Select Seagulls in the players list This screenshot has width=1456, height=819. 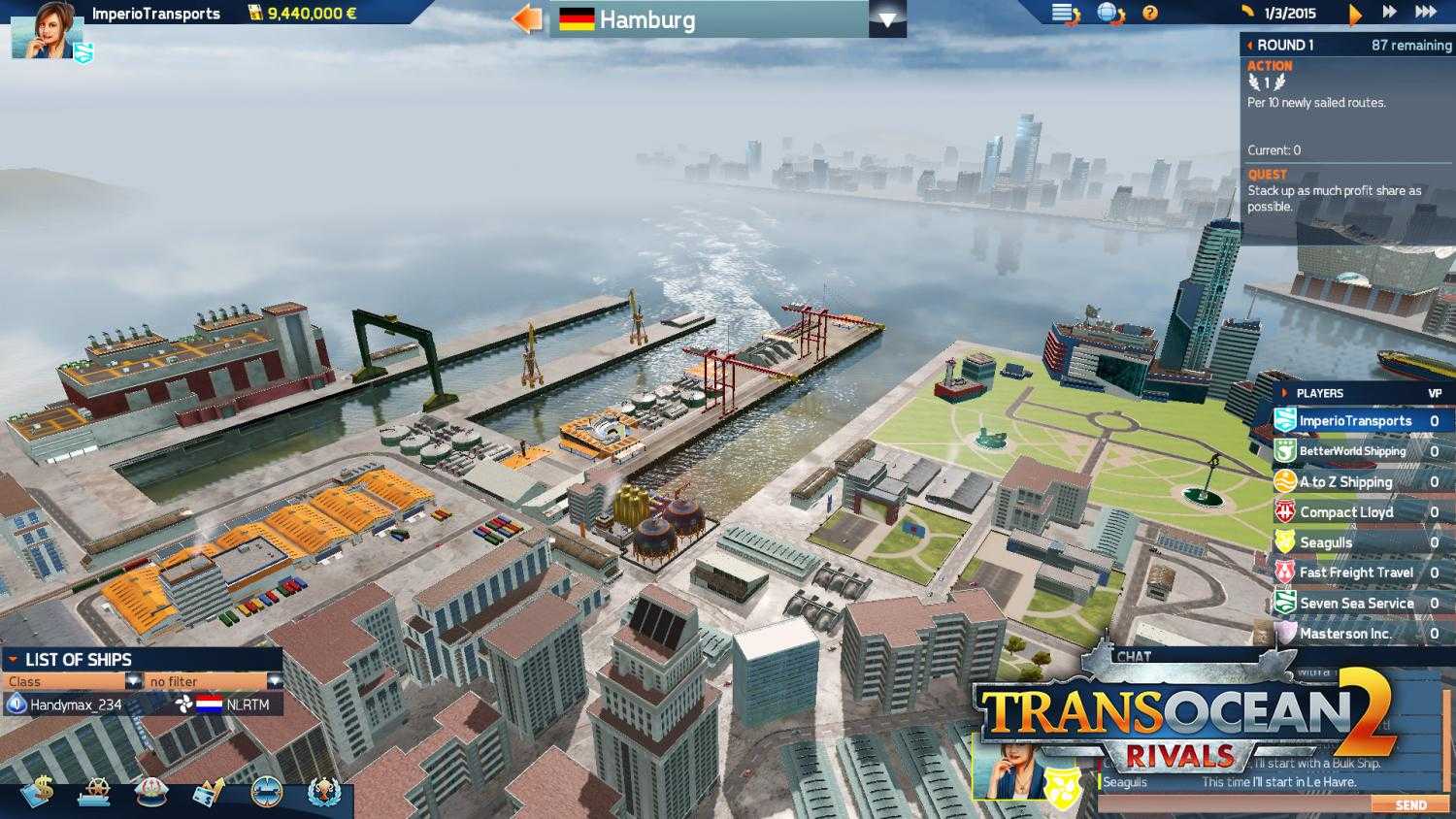click(x=1354, y=542)
